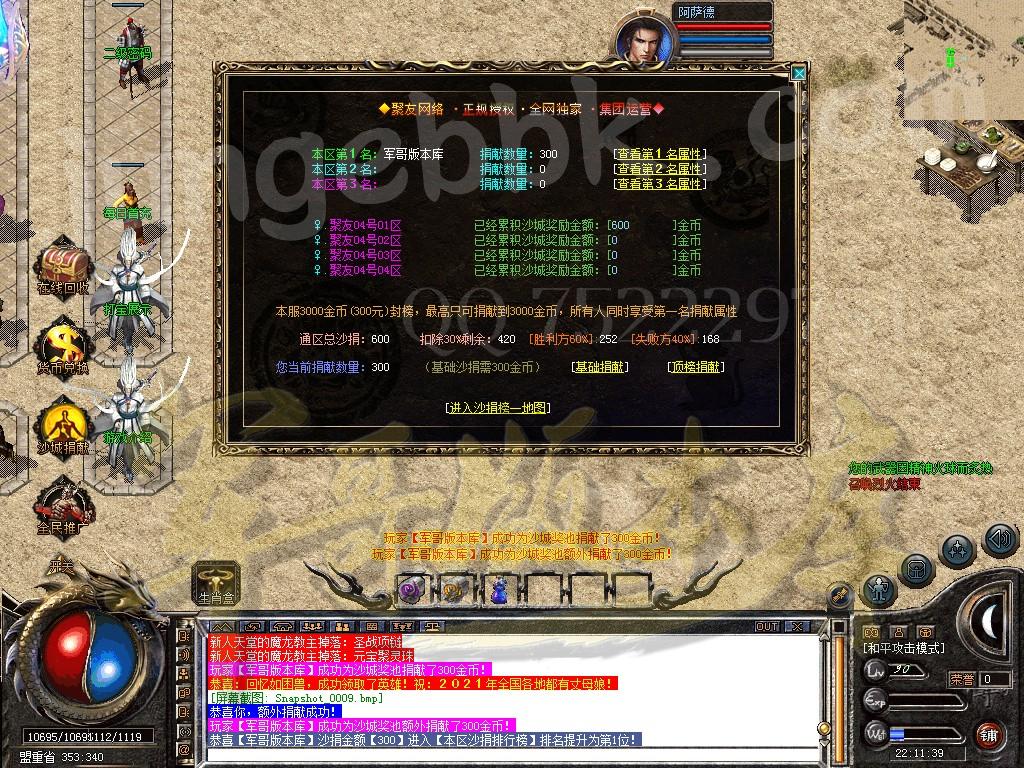View the rank 3 attributes link (查看第3名属性)
This screenshot has width=1024, height=768.
pos(660,184)
